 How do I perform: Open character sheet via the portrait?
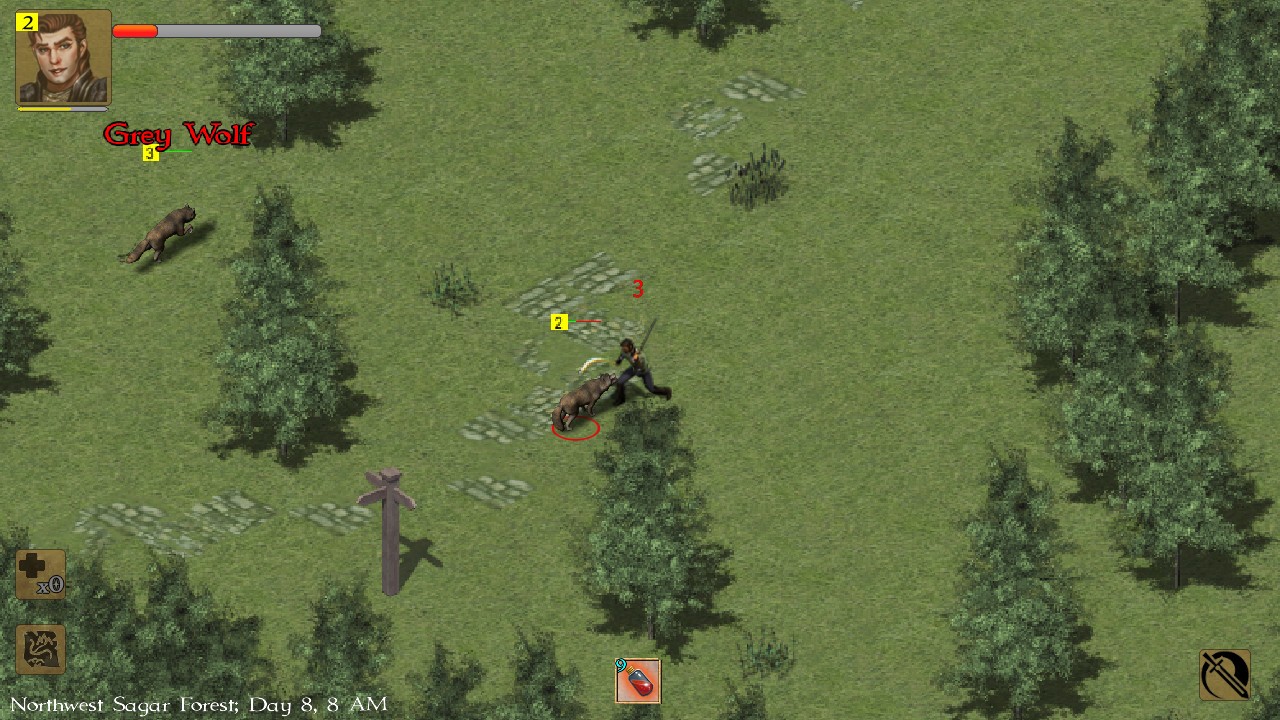click(x=62, y=57)
